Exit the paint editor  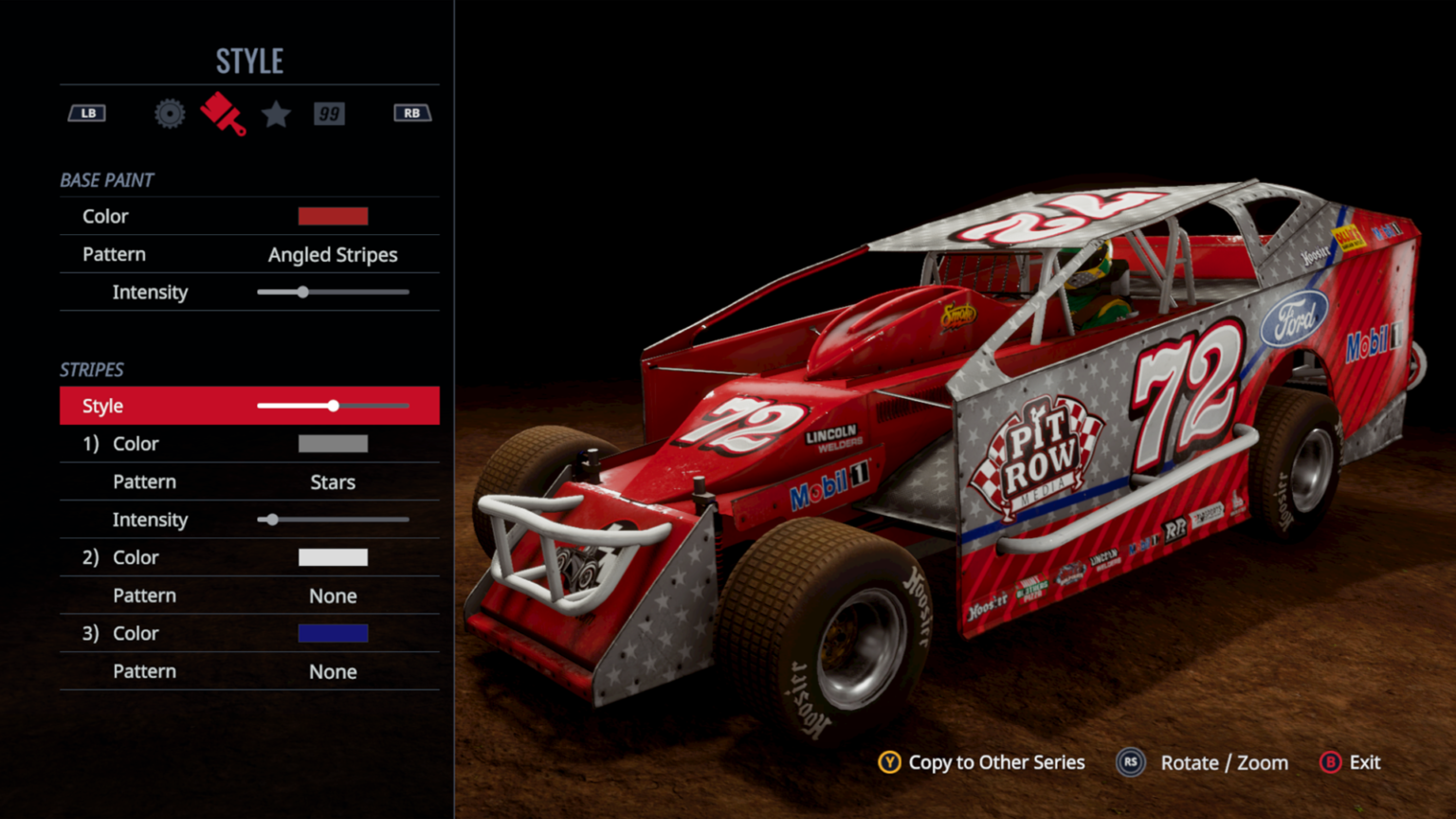(1363, 762)
